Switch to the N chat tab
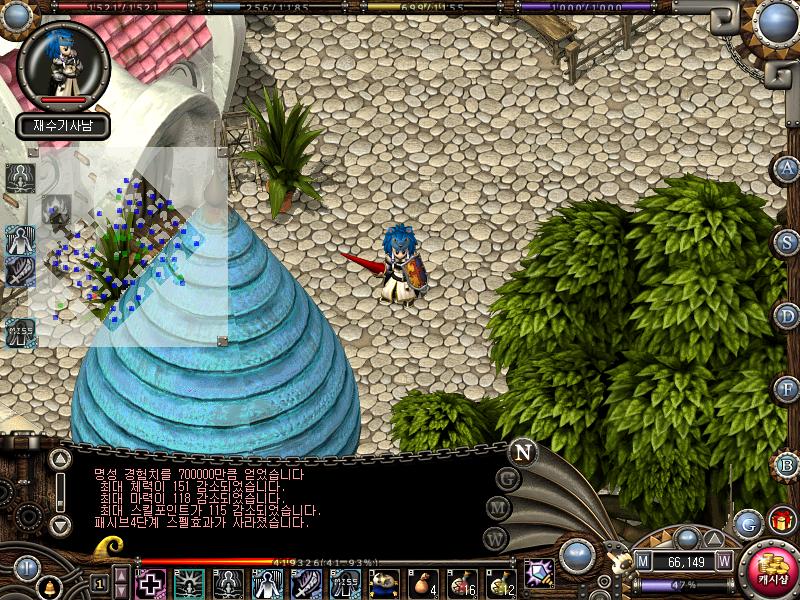Screen dimensions: 800x600 (x=523, y=451)
